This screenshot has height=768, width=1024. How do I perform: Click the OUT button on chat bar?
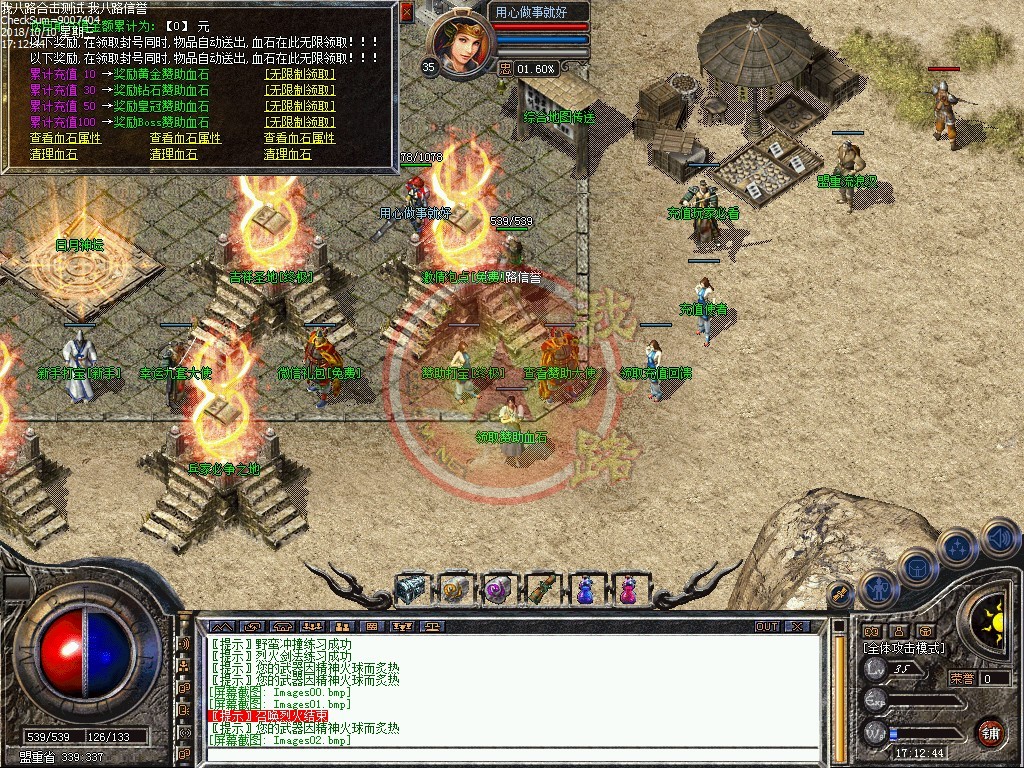766,626
